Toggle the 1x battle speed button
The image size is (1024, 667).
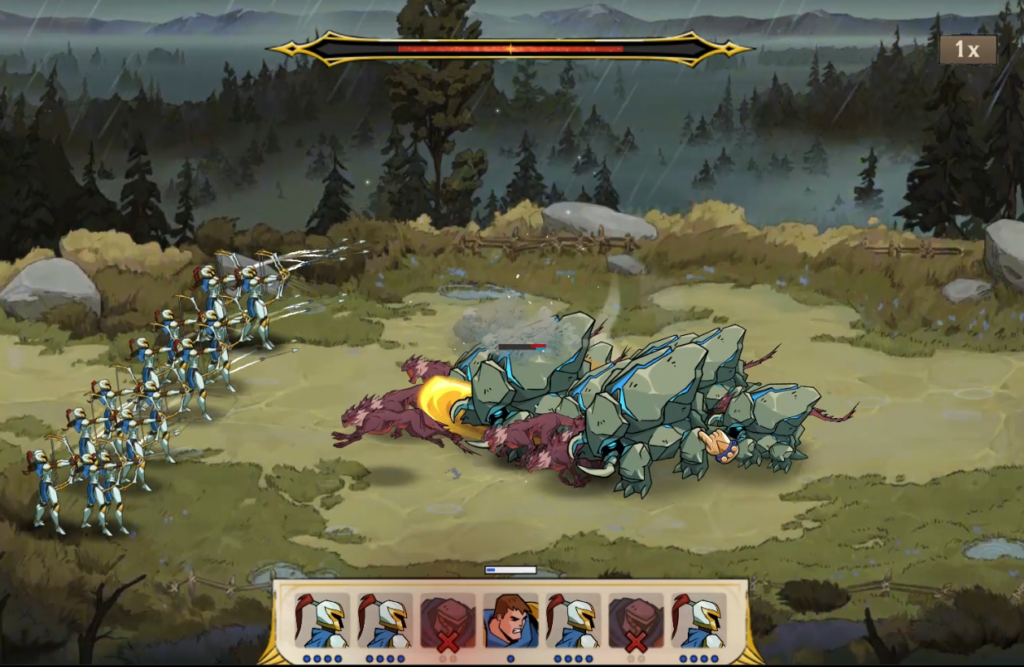[x=967, y=49]
